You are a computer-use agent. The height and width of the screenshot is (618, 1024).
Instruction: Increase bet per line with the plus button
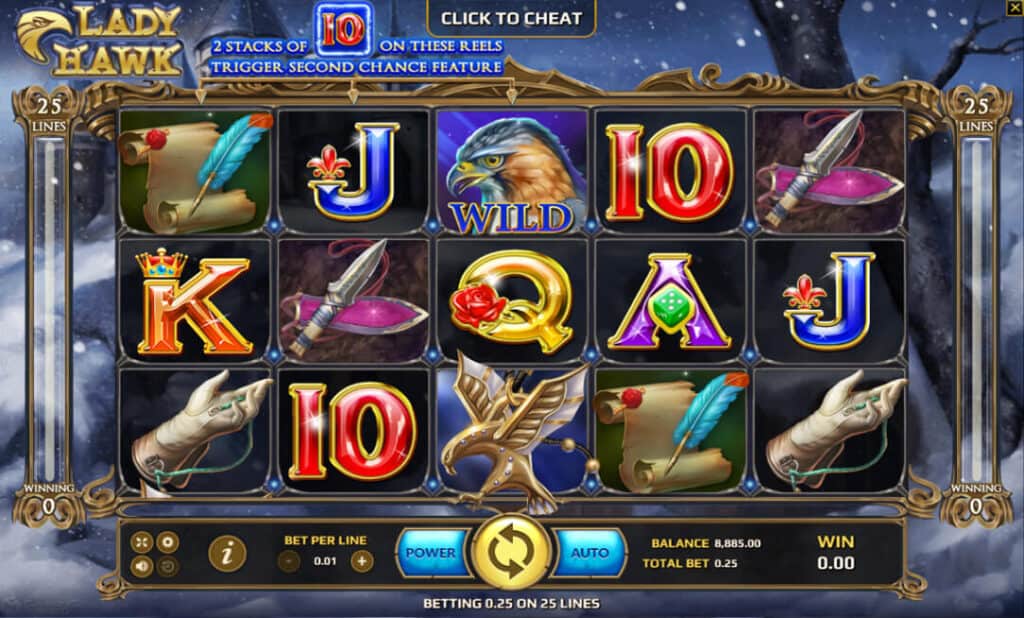pos(362,560)
